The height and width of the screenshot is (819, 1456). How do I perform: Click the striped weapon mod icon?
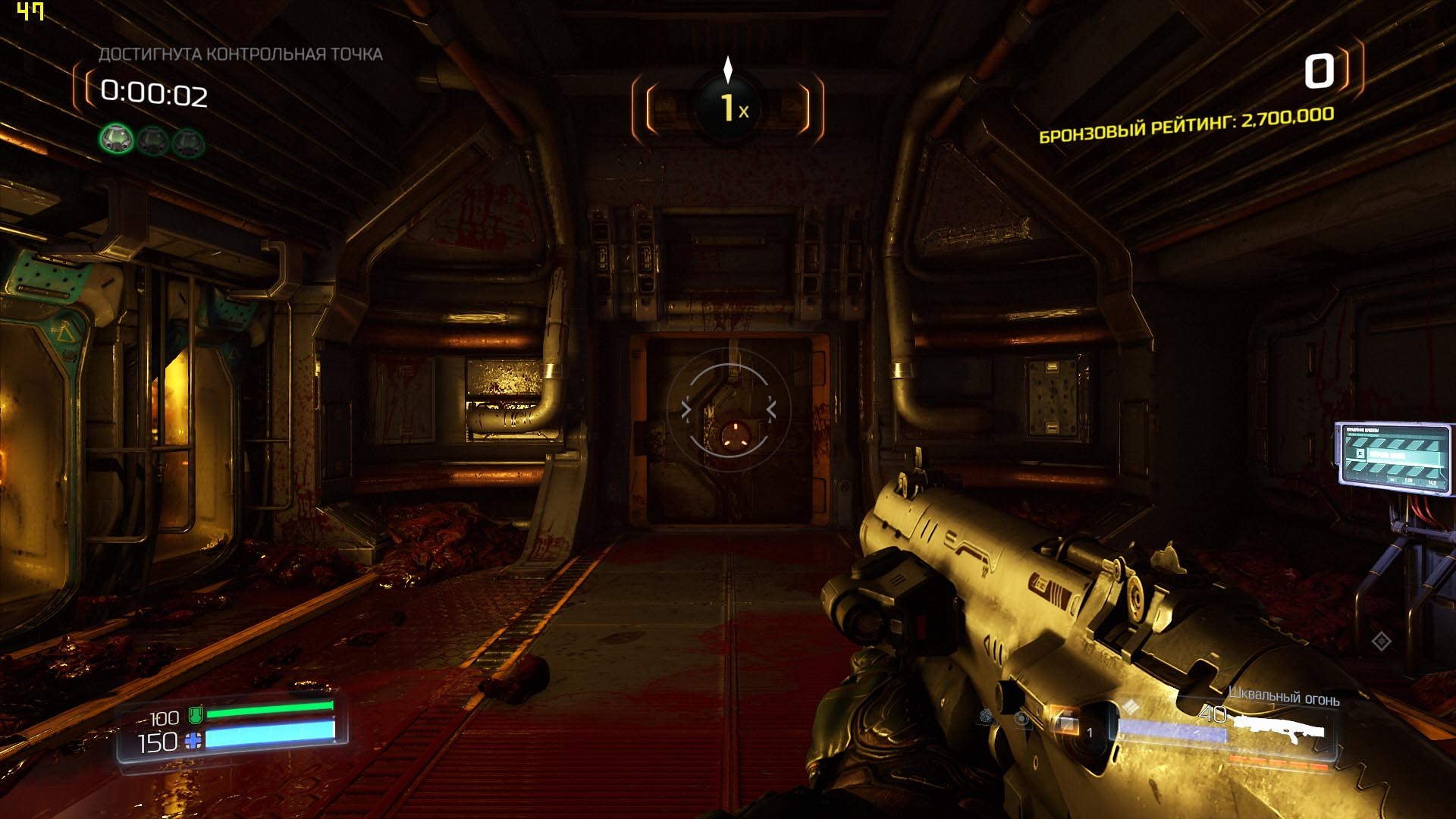(1131, 708)
